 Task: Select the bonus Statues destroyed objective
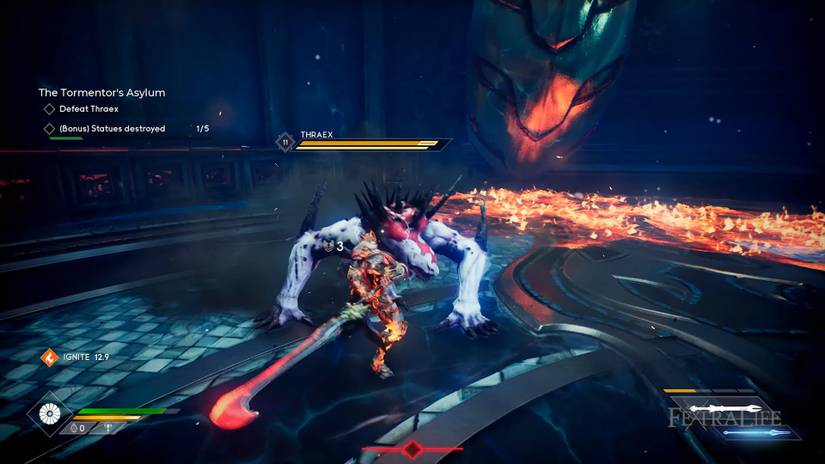(x=112, y=129)
